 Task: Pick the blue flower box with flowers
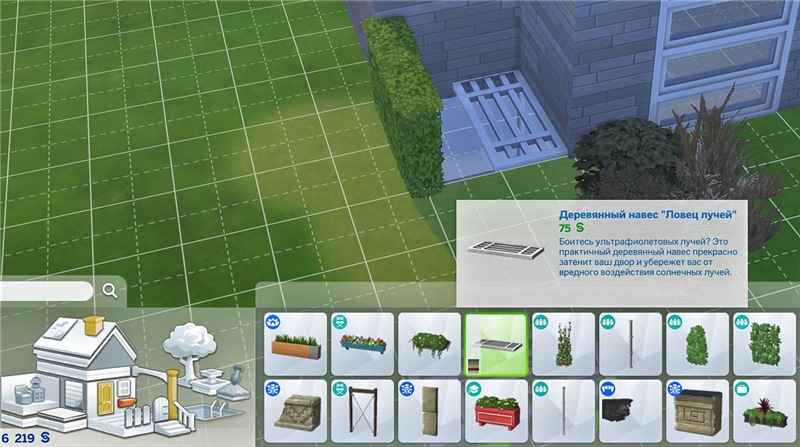tap(362, 344)
